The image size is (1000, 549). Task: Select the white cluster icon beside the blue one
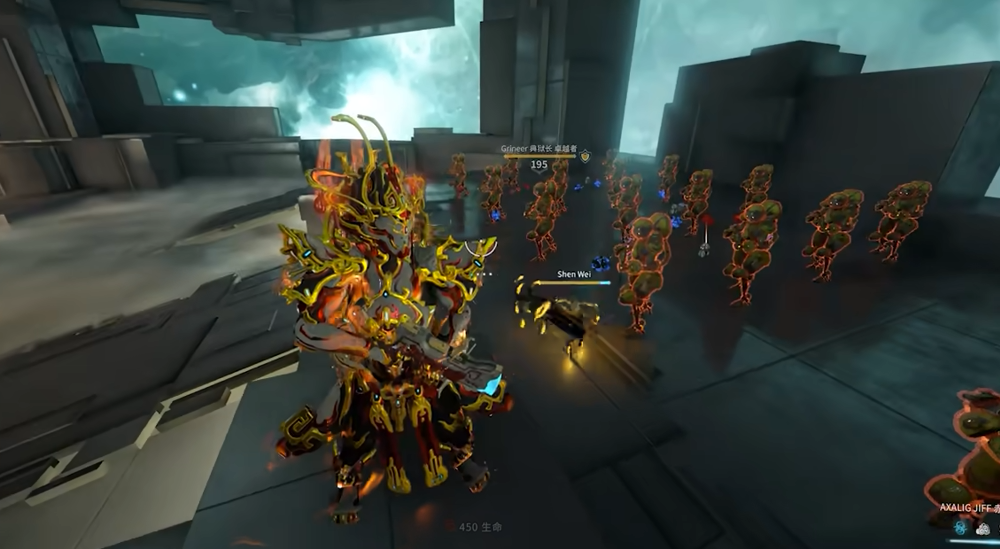983,528
